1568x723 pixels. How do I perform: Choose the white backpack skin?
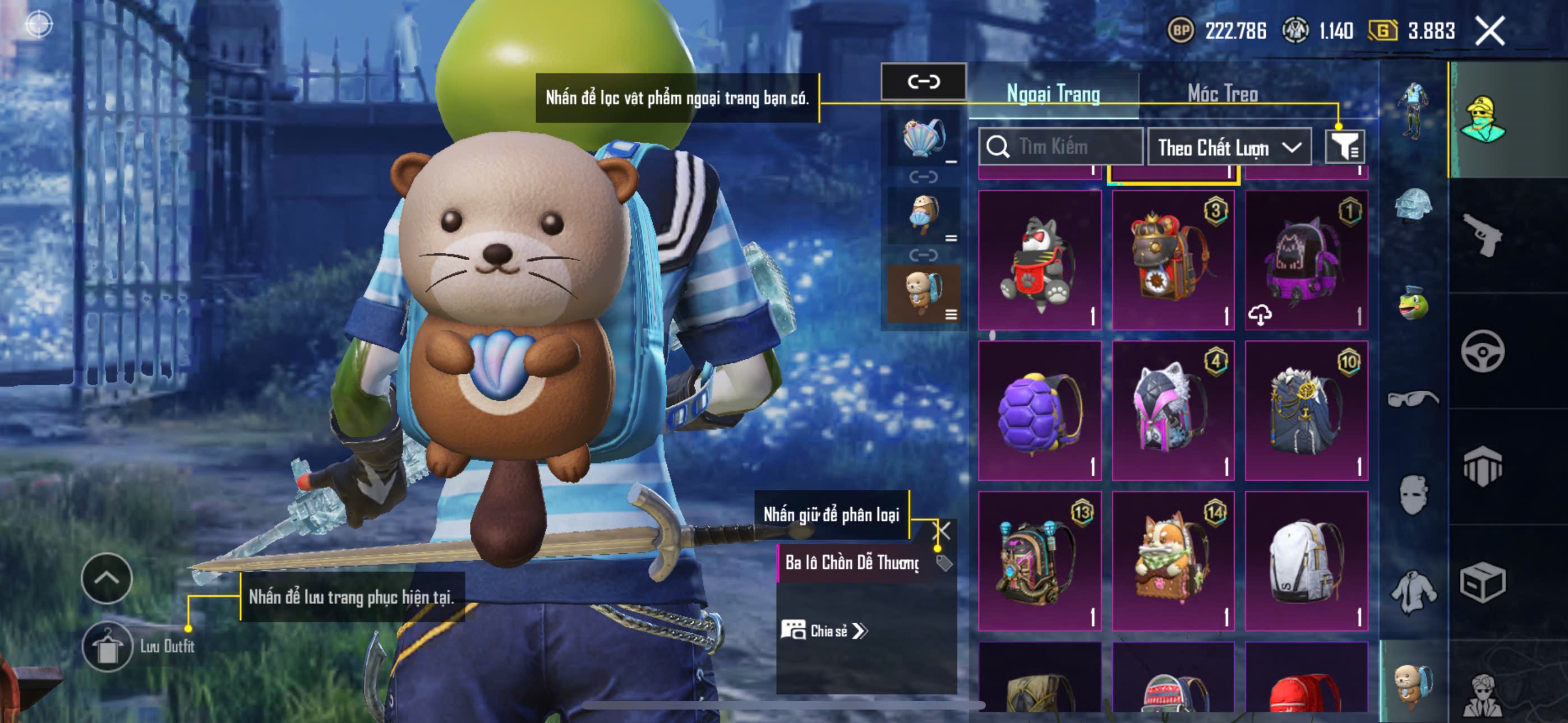point(1306,560)
